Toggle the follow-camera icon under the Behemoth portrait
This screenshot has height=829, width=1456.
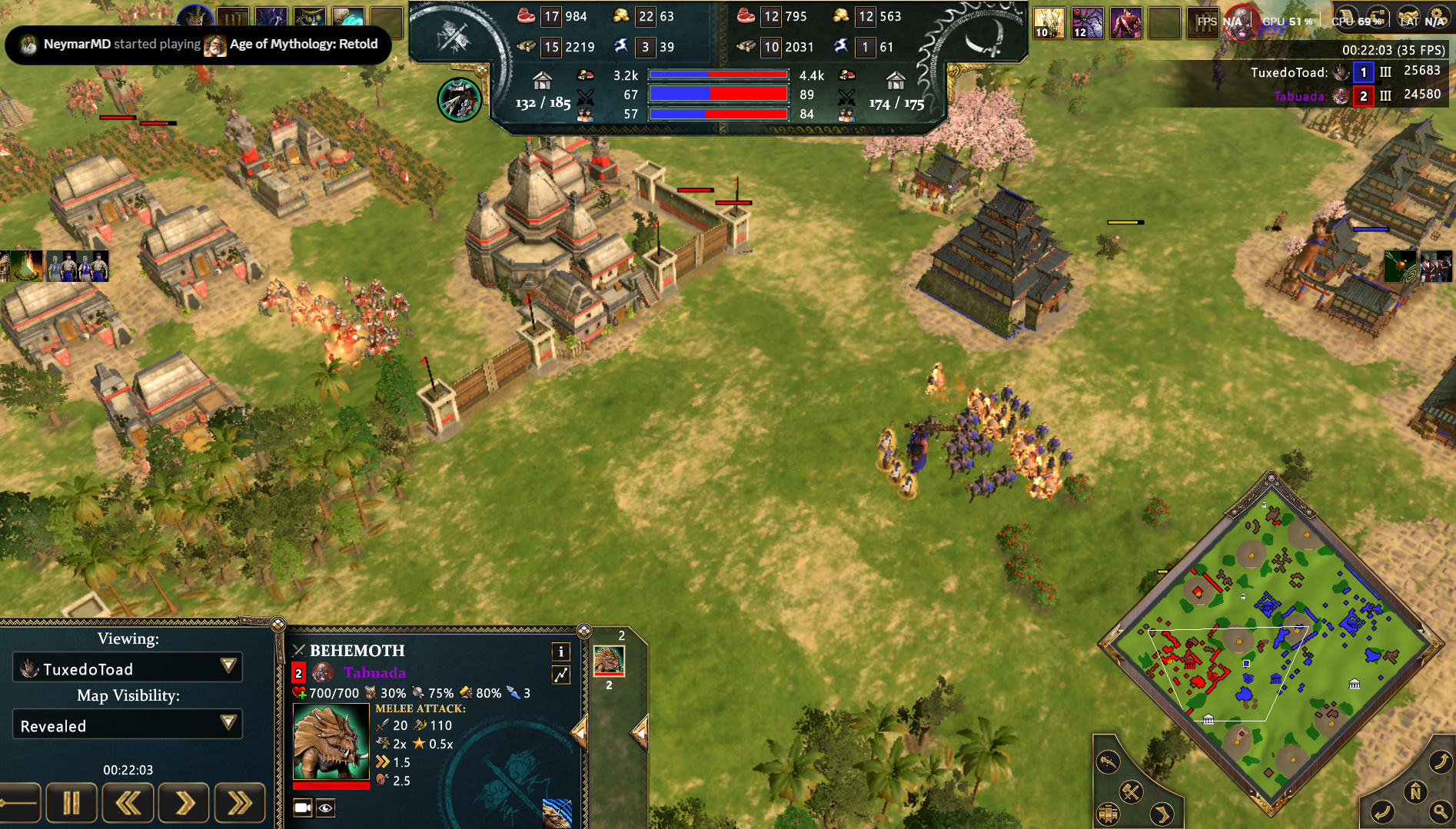coord(303,807)
